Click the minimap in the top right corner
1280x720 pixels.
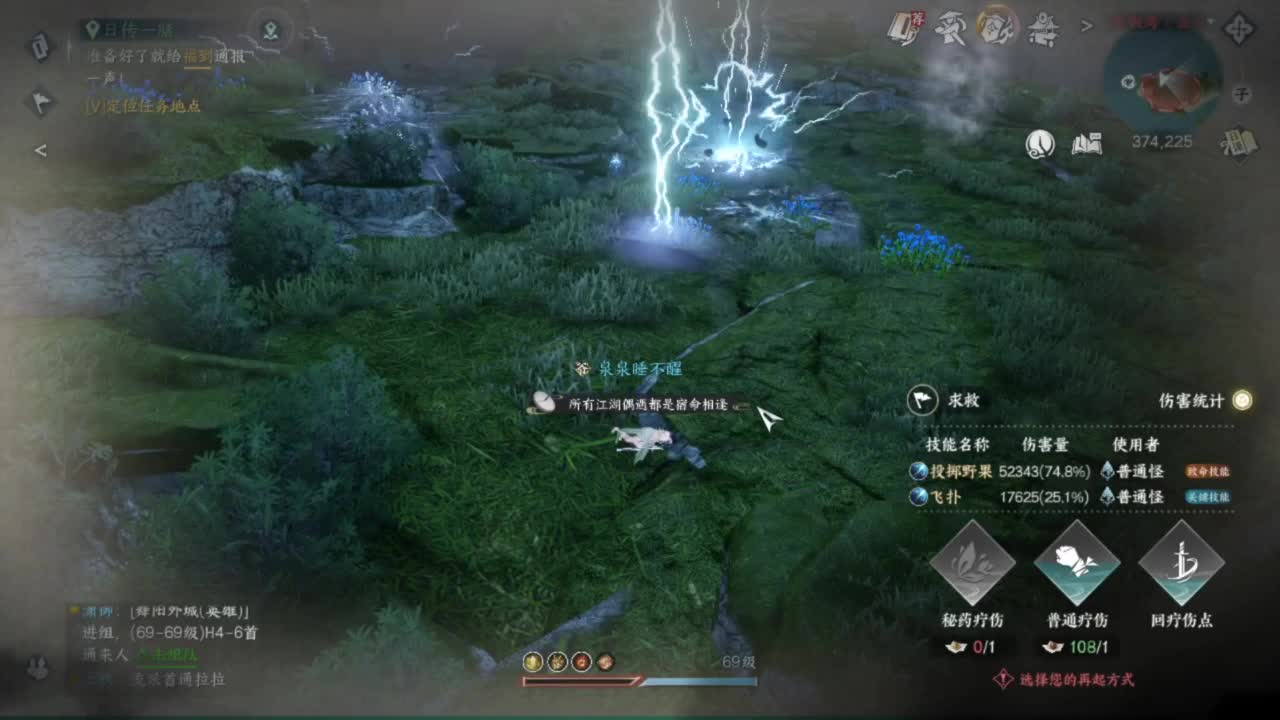(x=1165, y=75)
